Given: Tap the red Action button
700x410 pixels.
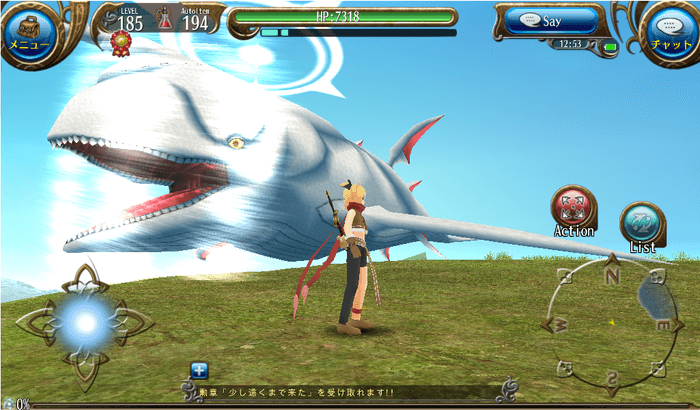Looking at the screenshot, I should 574,207.
